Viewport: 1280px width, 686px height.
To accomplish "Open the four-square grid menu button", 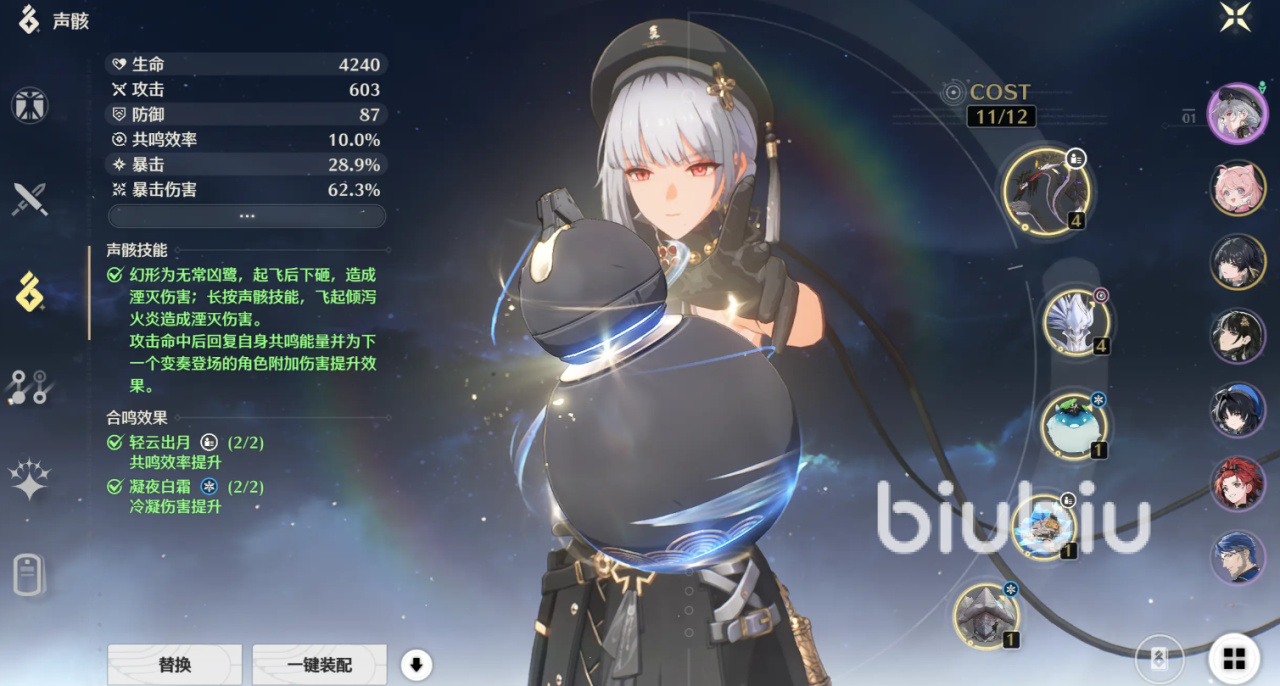I will click(1234, 658).
